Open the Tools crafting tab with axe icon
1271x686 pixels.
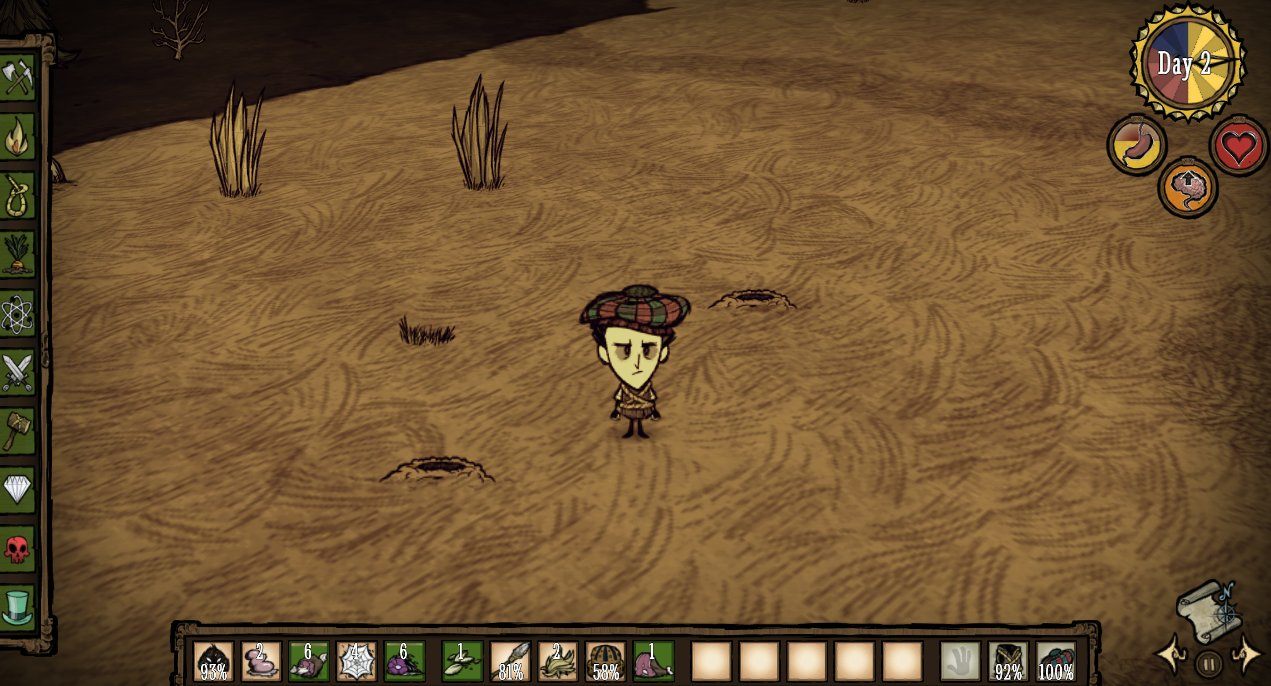(x=18, y=78)
